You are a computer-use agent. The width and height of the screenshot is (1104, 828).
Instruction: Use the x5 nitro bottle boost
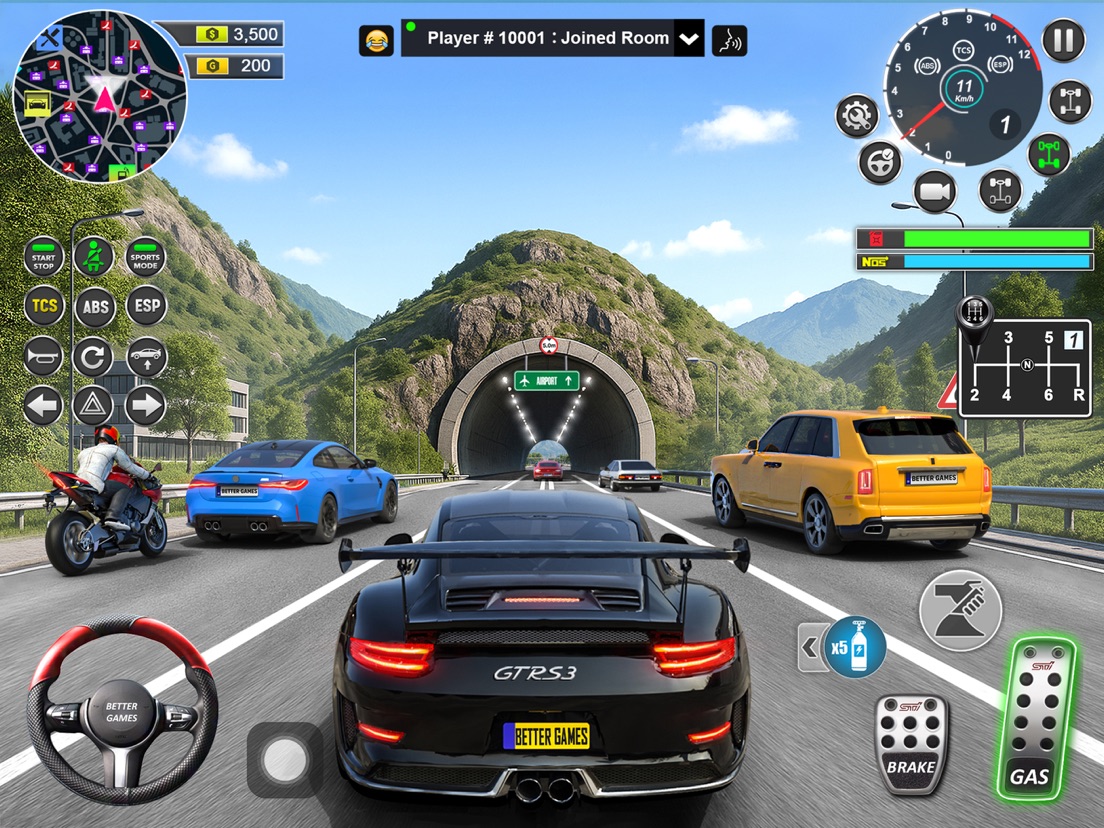[x=855, y=647]
